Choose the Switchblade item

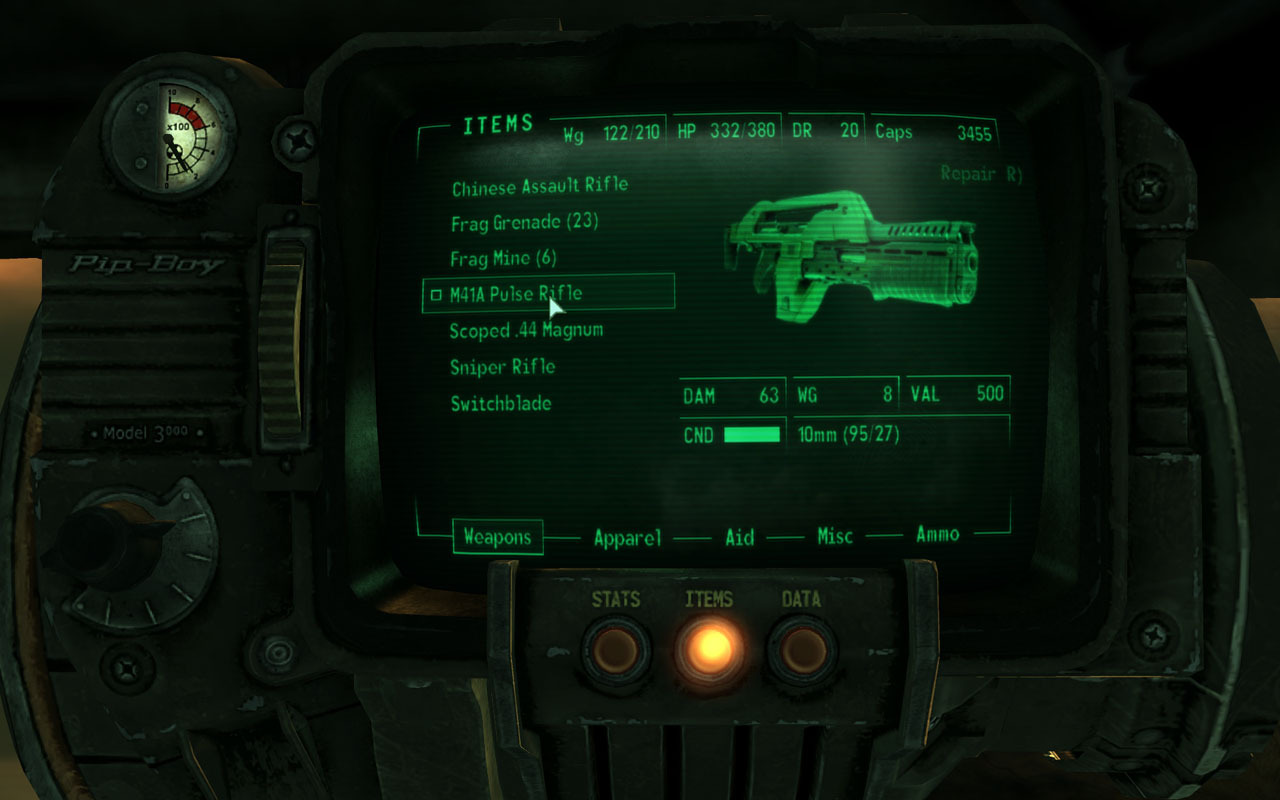pos(500,404)
